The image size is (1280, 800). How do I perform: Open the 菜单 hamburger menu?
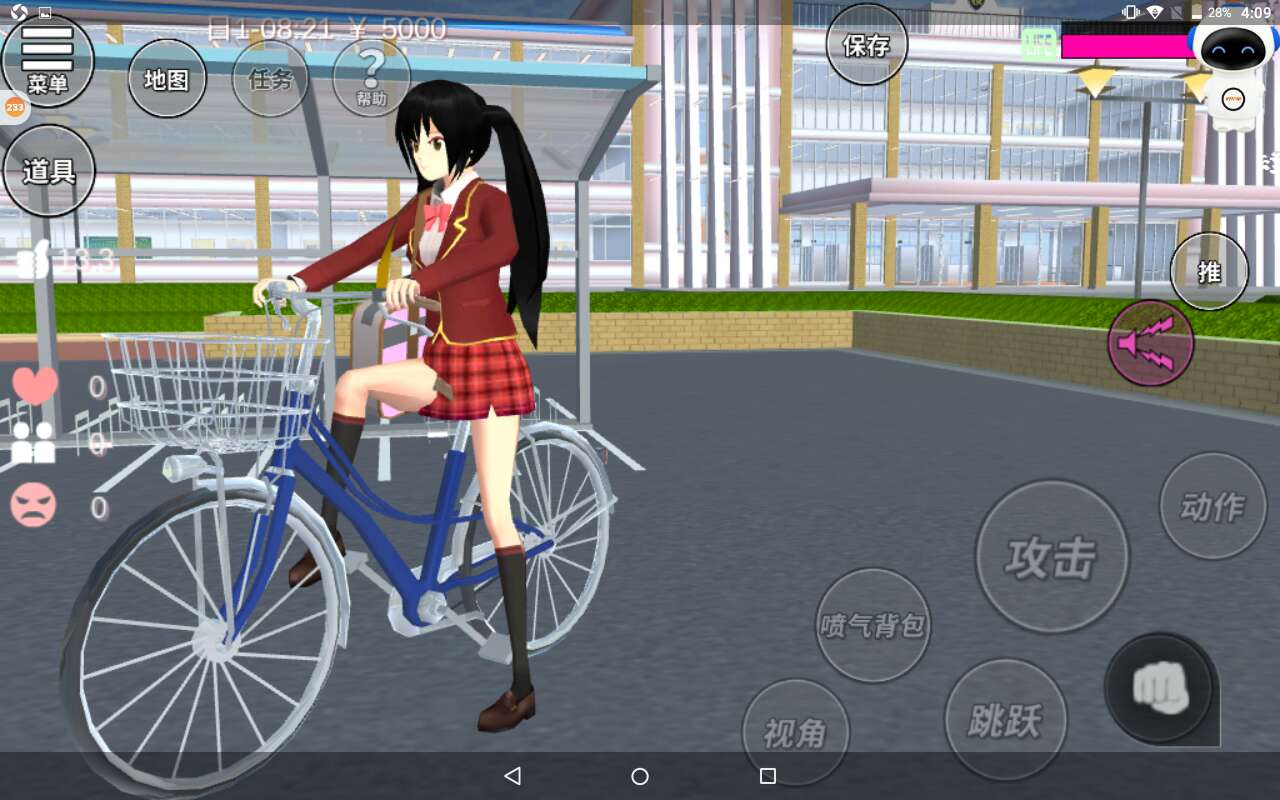click(x=47, y=60)
